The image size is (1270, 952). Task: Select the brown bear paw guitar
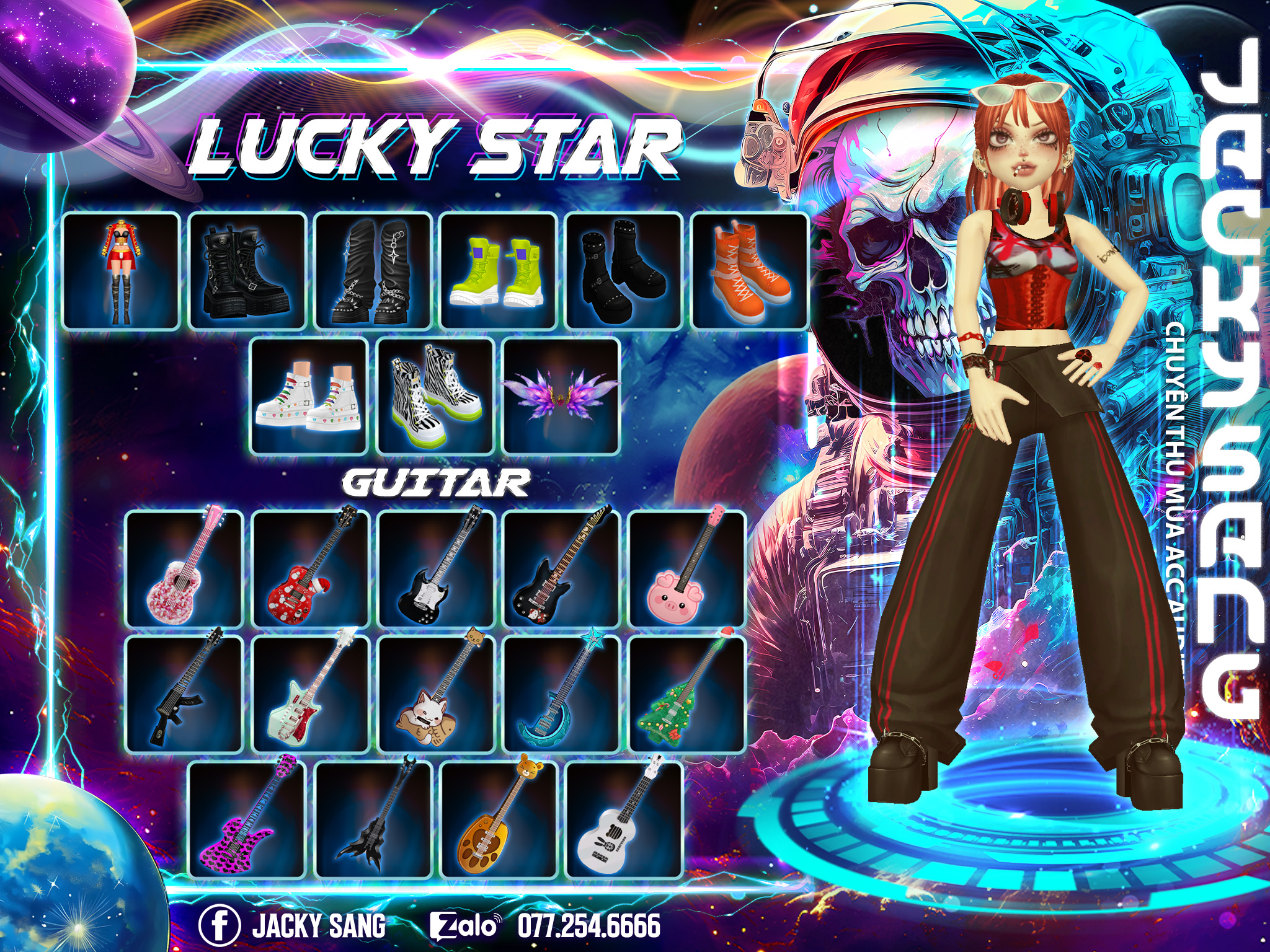coord(499,819)
